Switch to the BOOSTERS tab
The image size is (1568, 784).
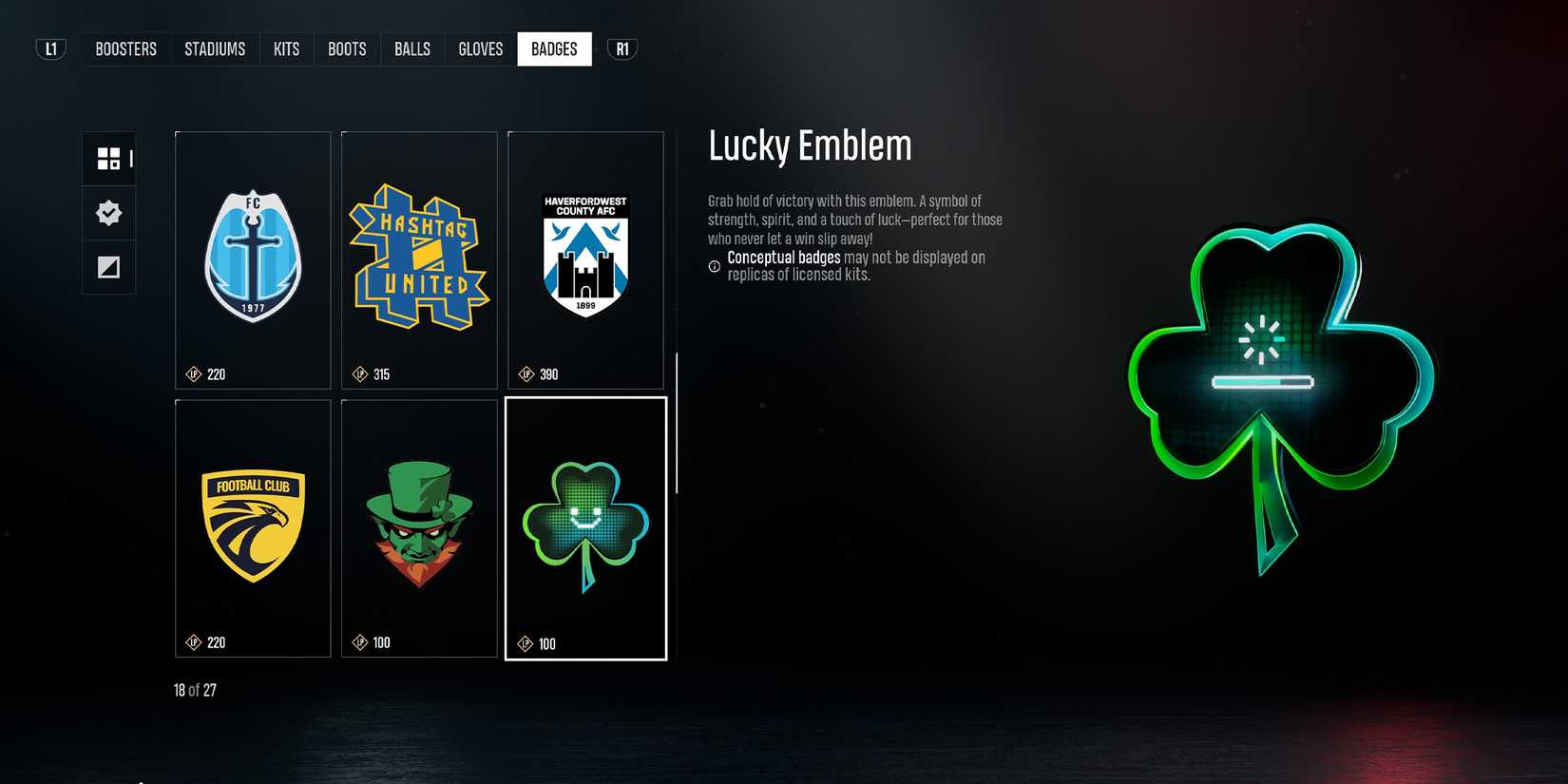124,48
